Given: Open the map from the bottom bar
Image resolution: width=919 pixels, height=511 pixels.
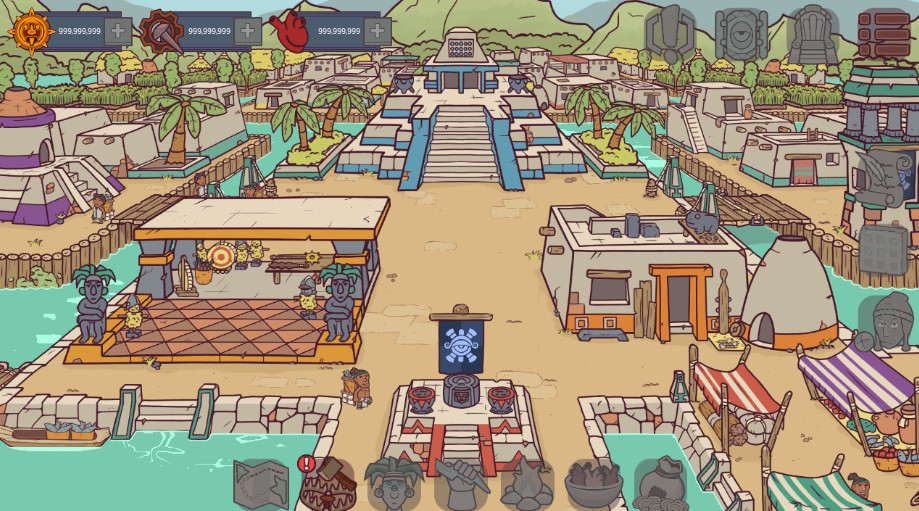Looking at the screenshot, I should [x=260, y=485].
